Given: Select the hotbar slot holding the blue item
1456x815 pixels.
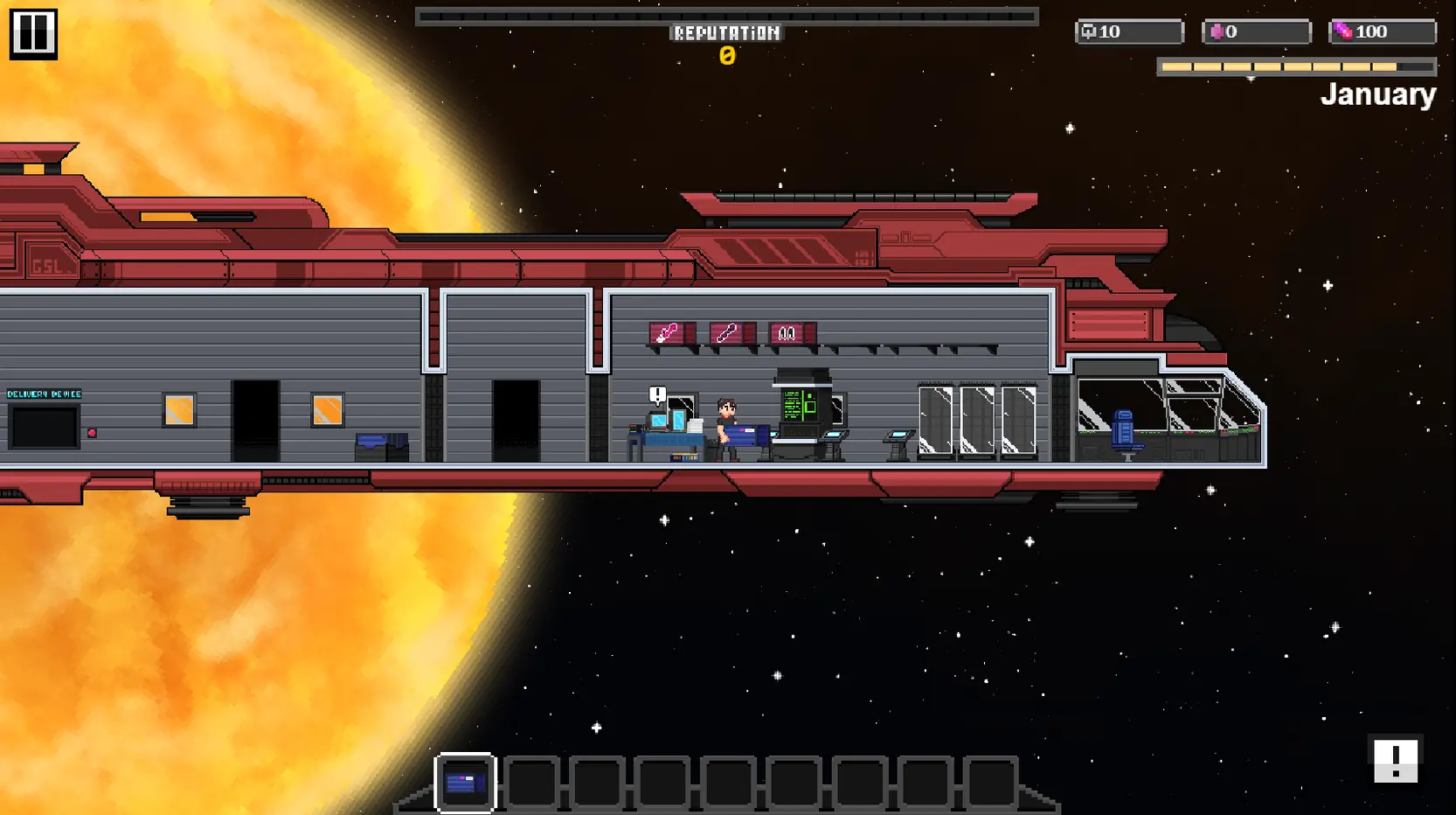Looking at the screenshot, I should coord(465,782).
